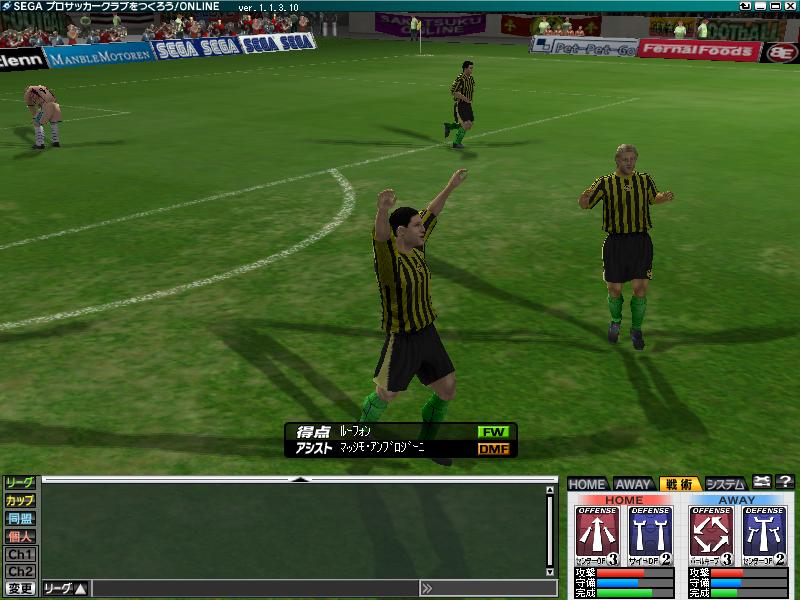Switch chat to the カップ channel
The width and height of the screenshot is (800, 600).
tap(20, 500)
